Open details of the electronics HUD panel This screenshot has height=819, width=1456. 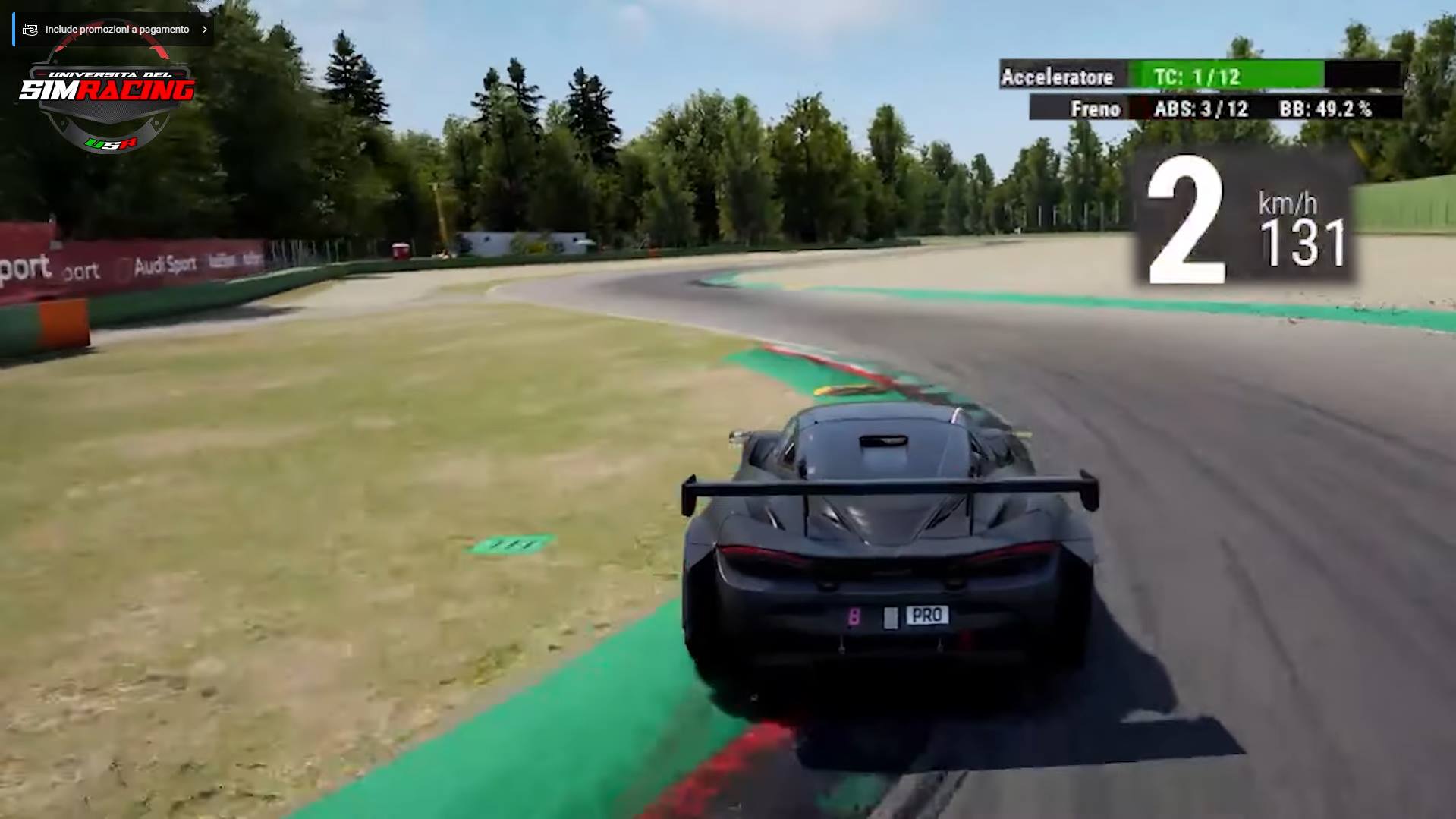tap(1199, 91)
